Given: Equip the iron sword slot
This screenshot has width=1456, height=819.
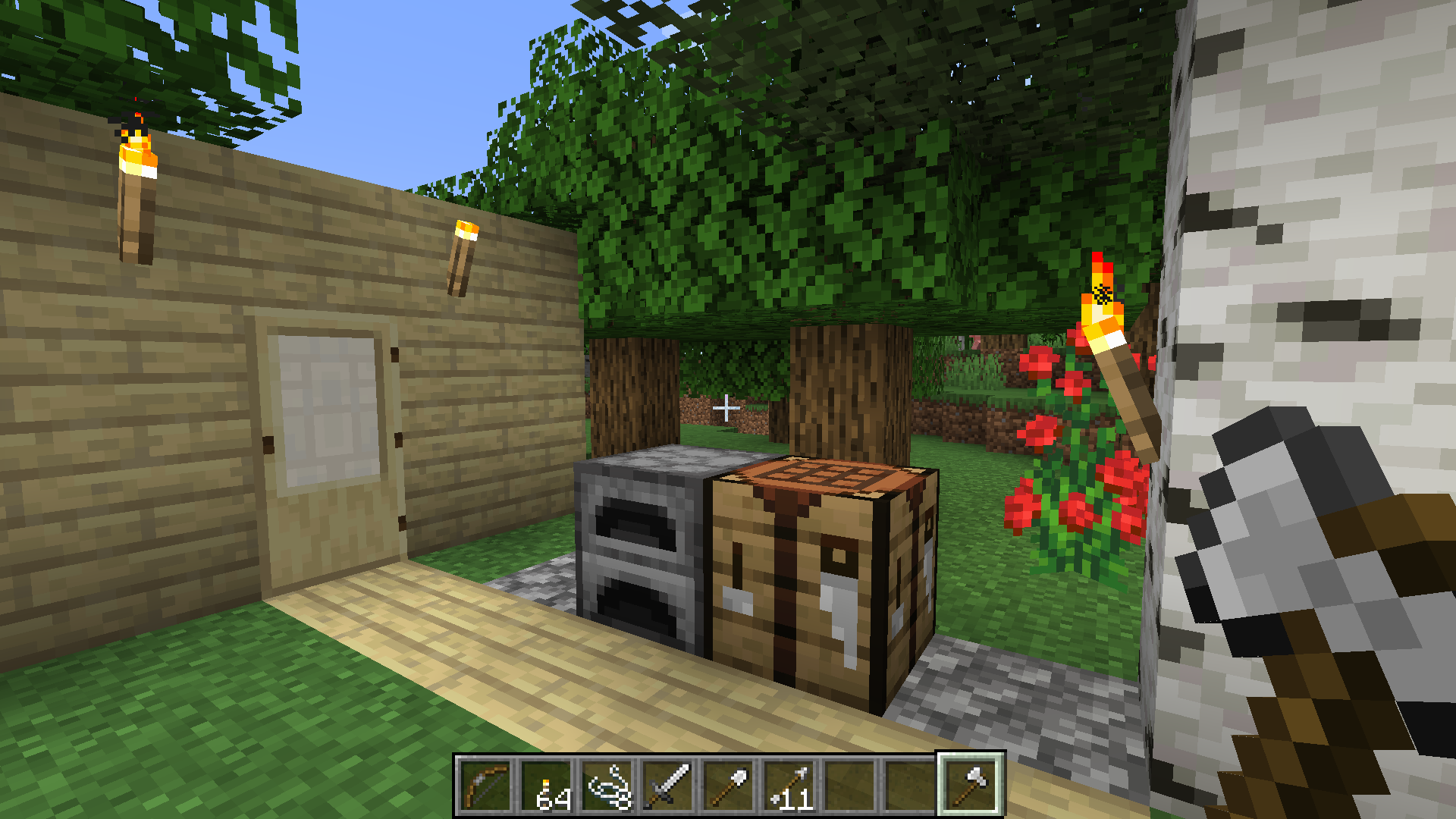Looking at the screenshot, I should [667, 786].
